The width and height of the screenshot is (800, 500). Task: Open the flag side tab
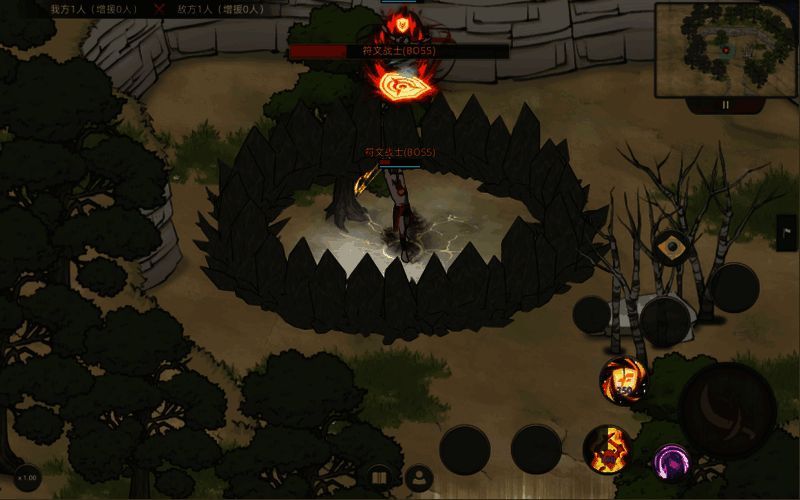pos(787,232)
